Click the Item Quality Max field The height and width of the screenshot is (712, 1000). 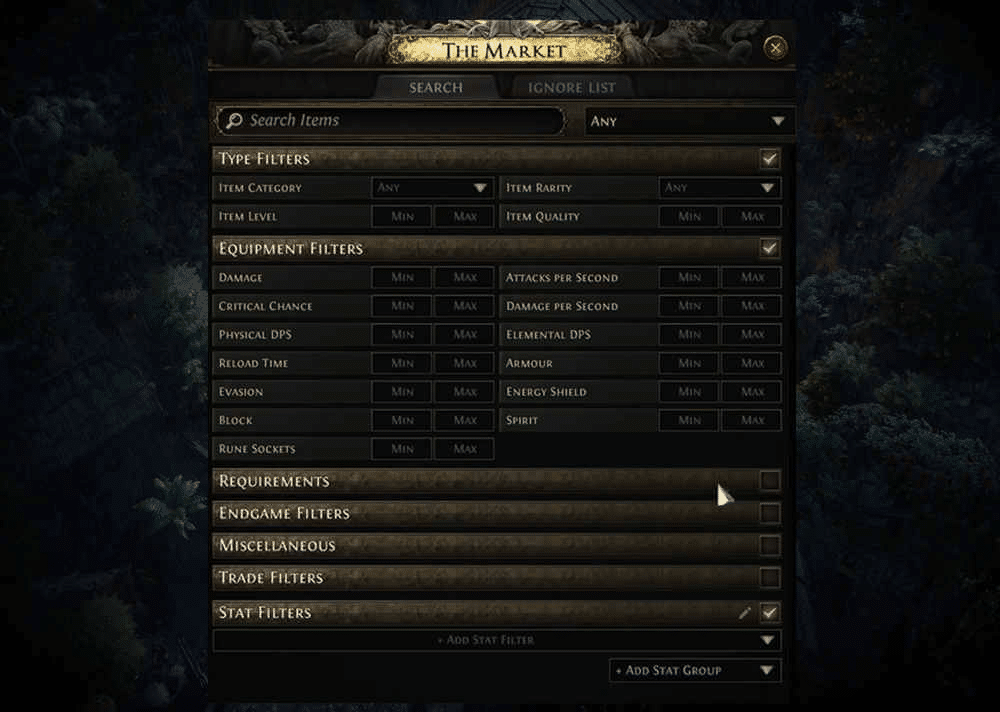(x=752, y=217)
